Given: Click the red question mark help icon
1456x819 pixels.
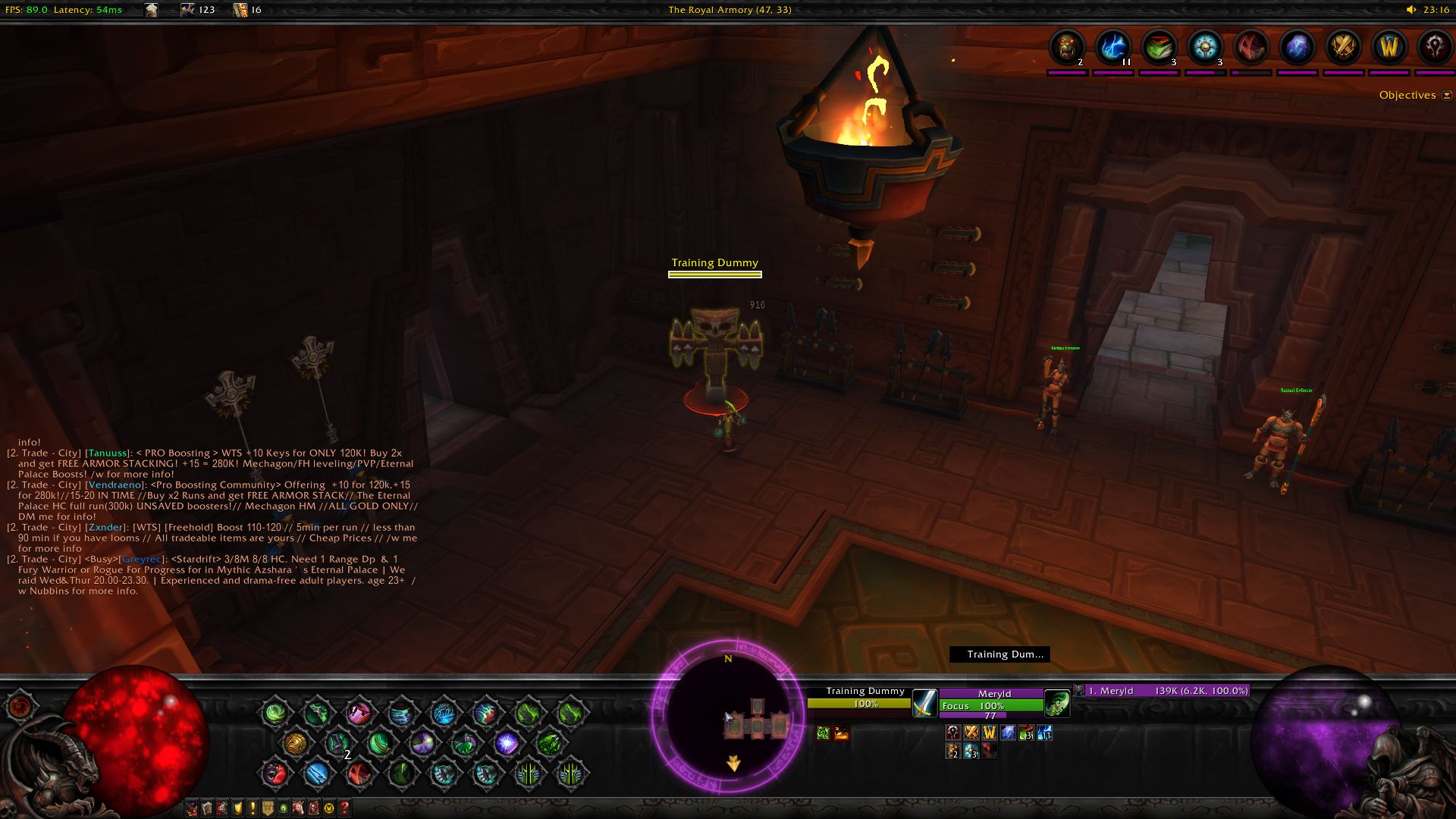Looking at the screenshot, I should point(344,808).
